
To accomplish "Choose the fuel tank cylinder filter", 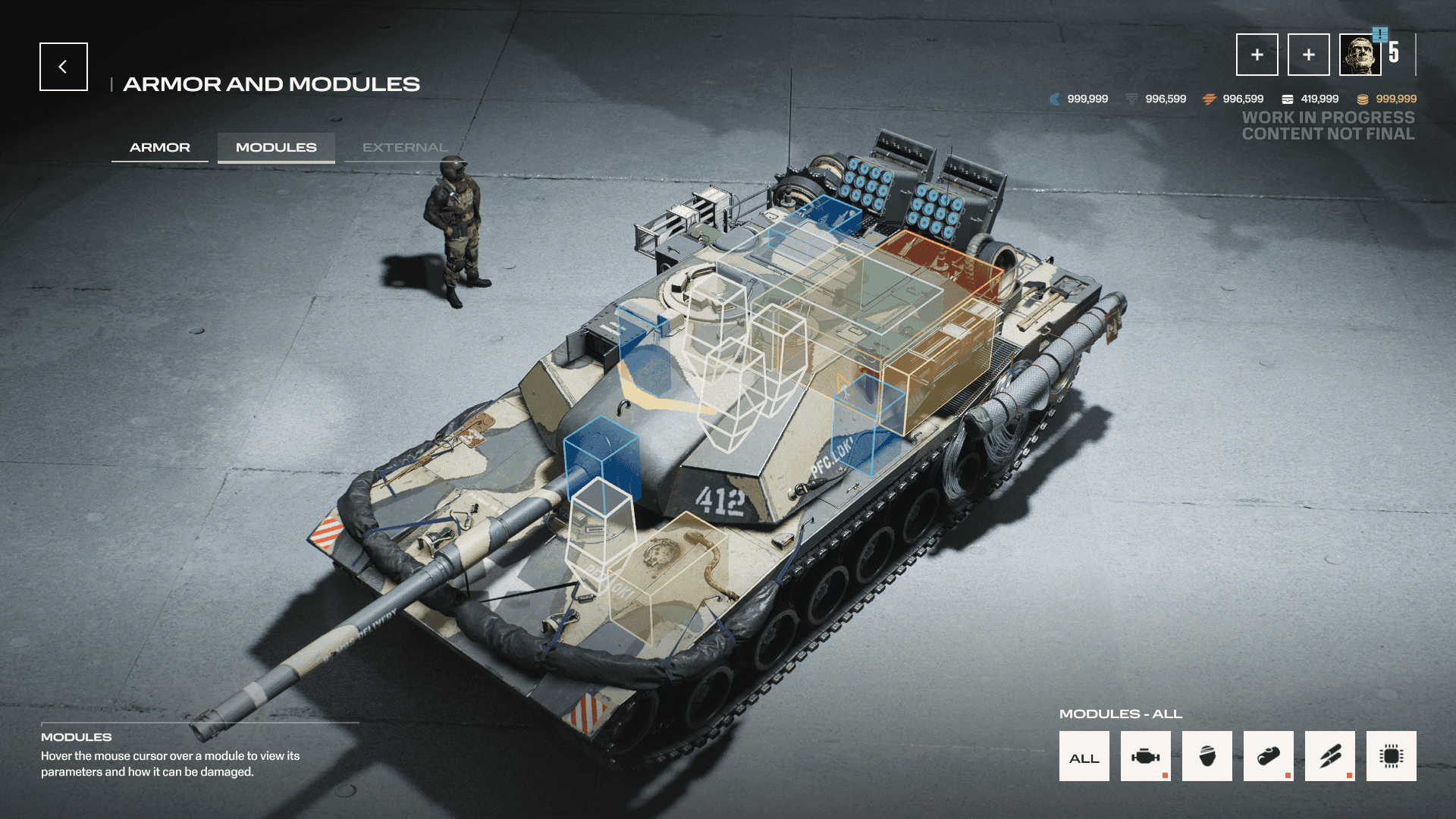I will (x=1268, y=756).
